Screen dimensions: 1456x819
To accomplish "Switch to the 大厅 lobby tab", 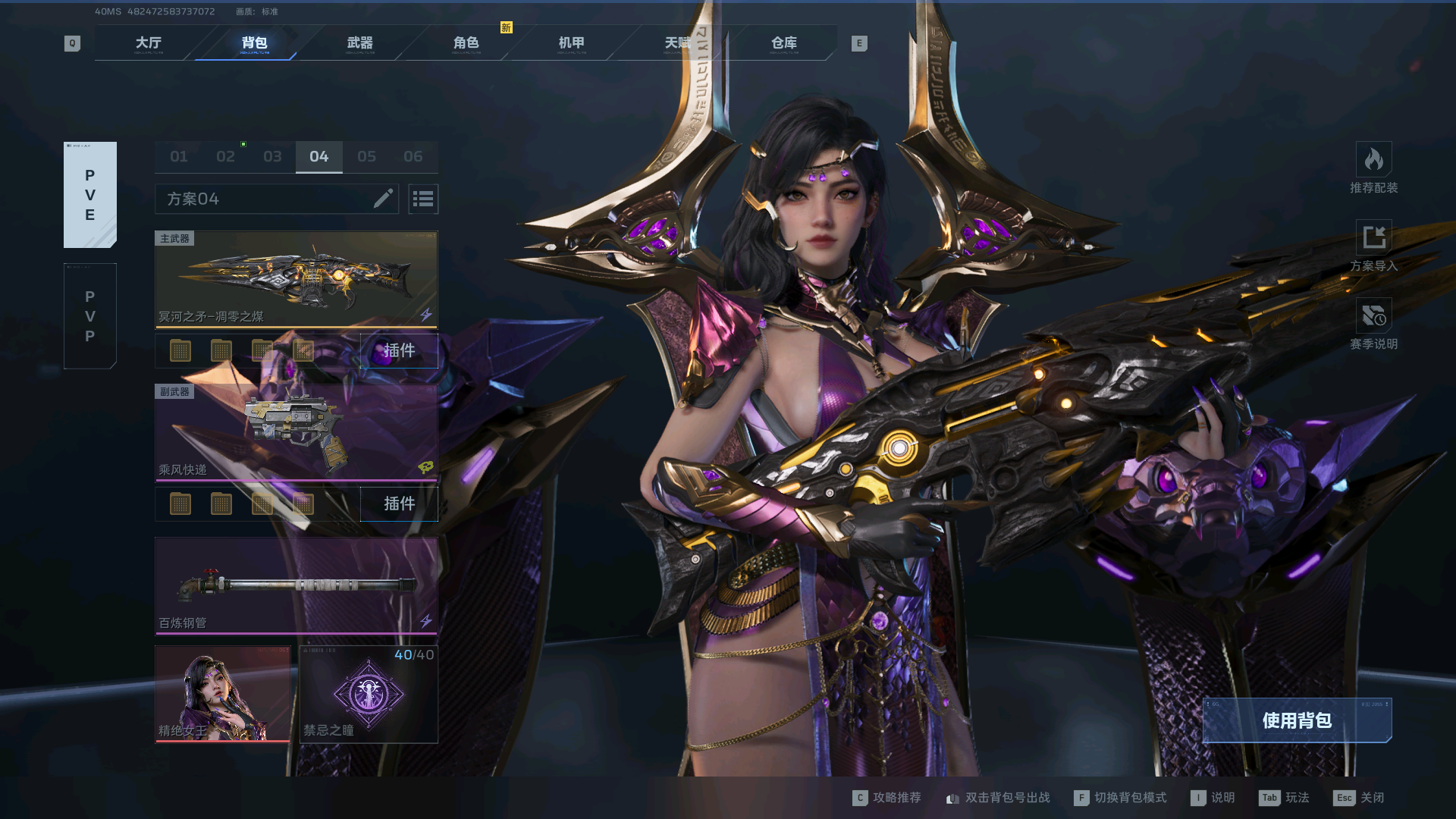I will (149, 43).
